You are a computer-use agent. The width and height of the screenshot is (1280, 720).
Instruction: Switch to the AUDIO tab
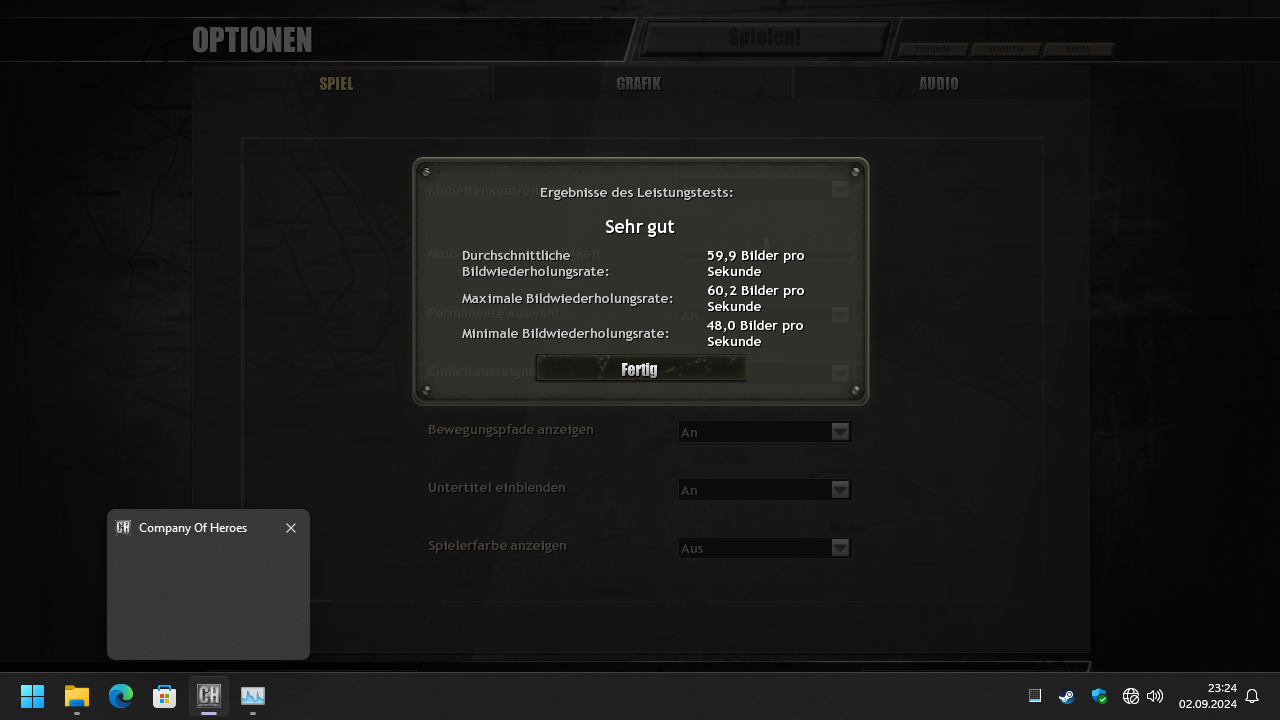point(938,83)
